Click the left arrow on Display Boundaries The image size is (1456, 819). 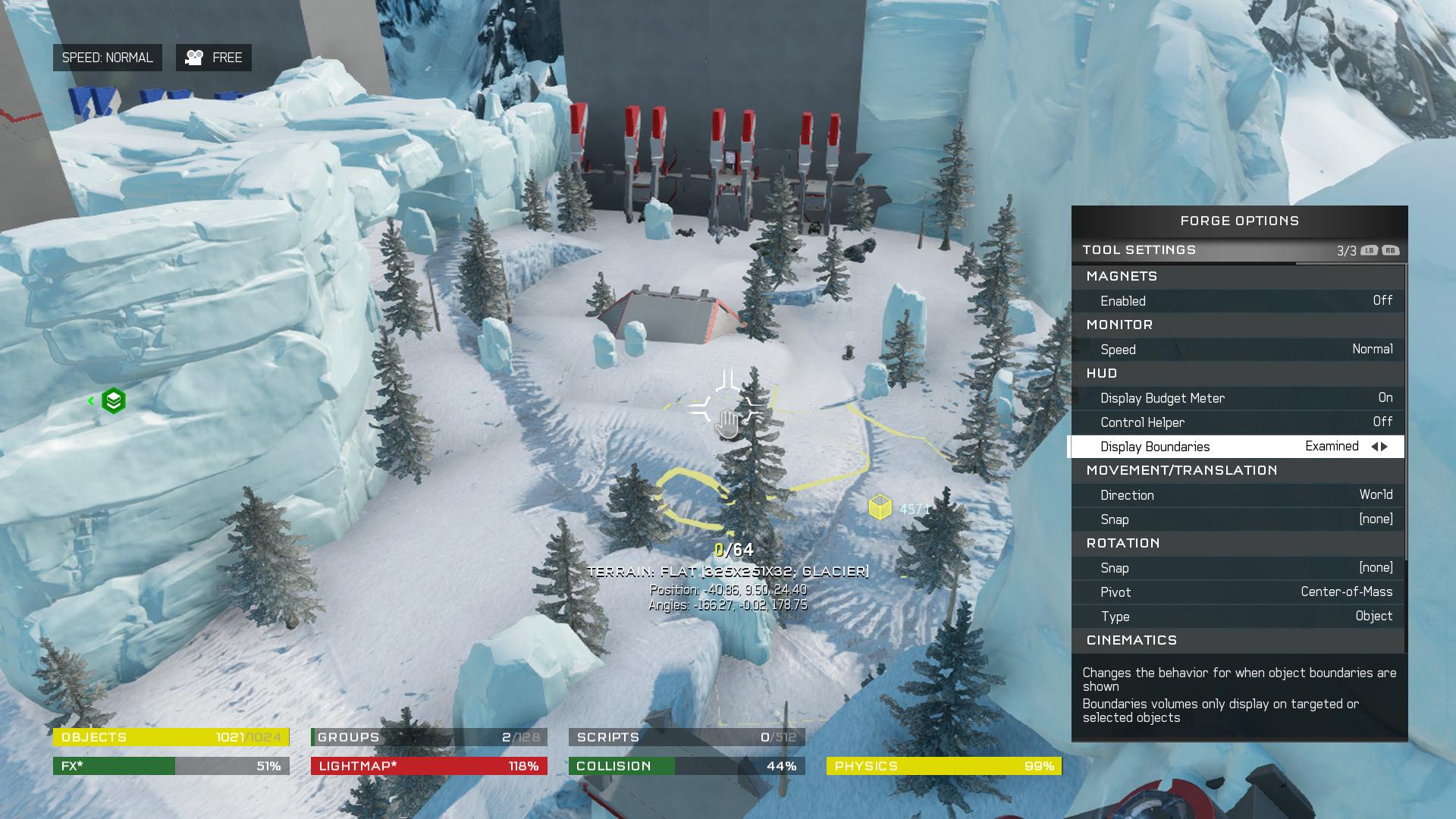[x=1374, y=447]
